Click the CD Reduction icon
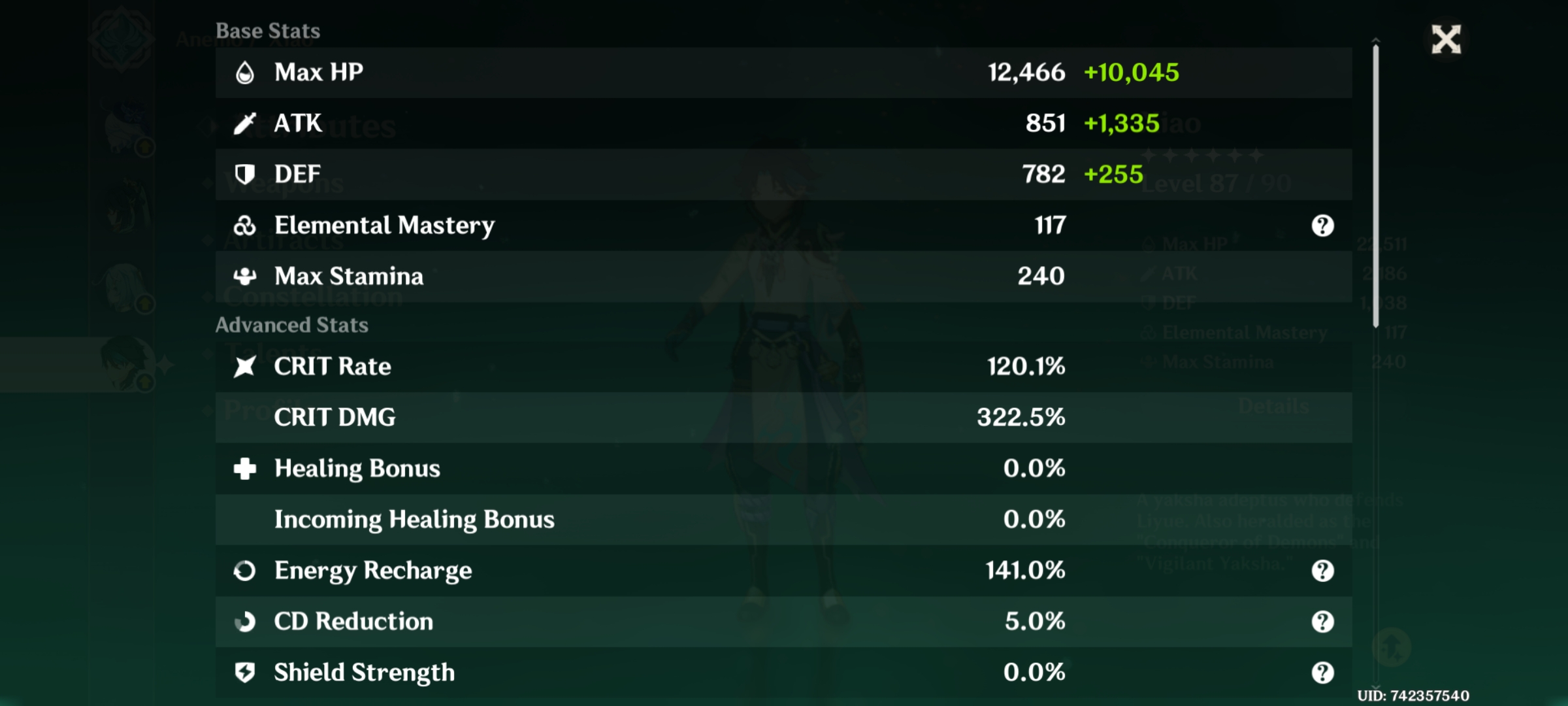 pos(246,621)
